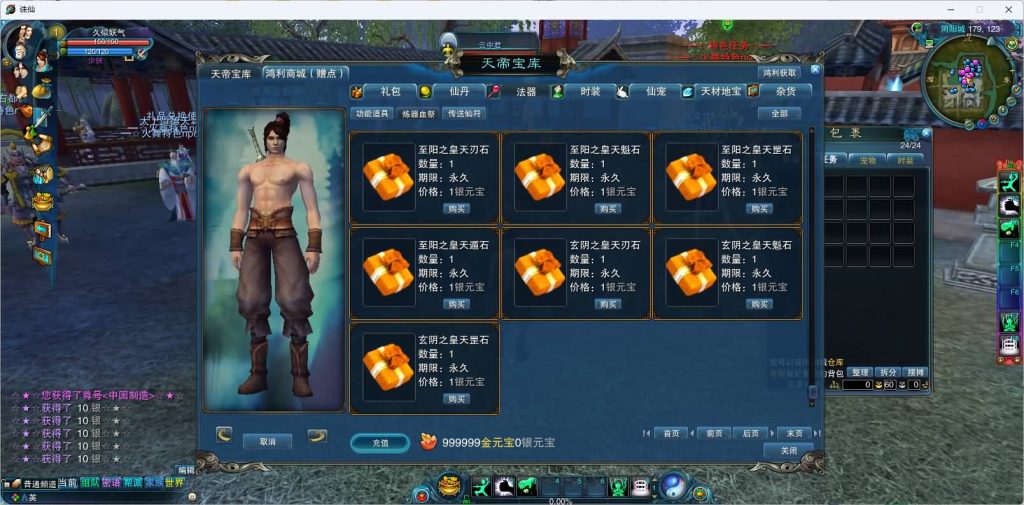This screenshot has height=505, width=1024.
Task: Buy the 至阳之皇天刃石 item
Action: click(x=457, y=208)
